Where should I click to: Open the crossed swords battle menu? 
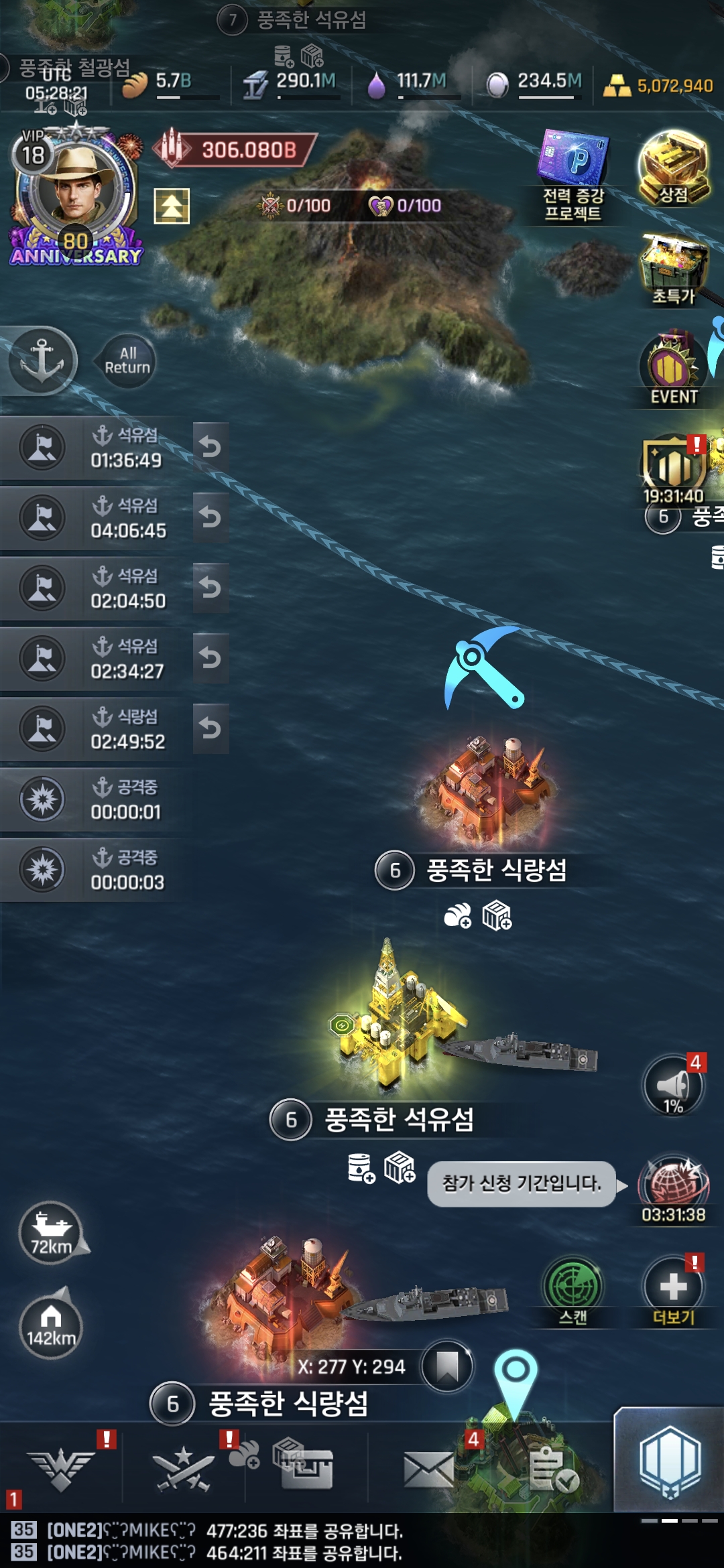click(184, 1470)
